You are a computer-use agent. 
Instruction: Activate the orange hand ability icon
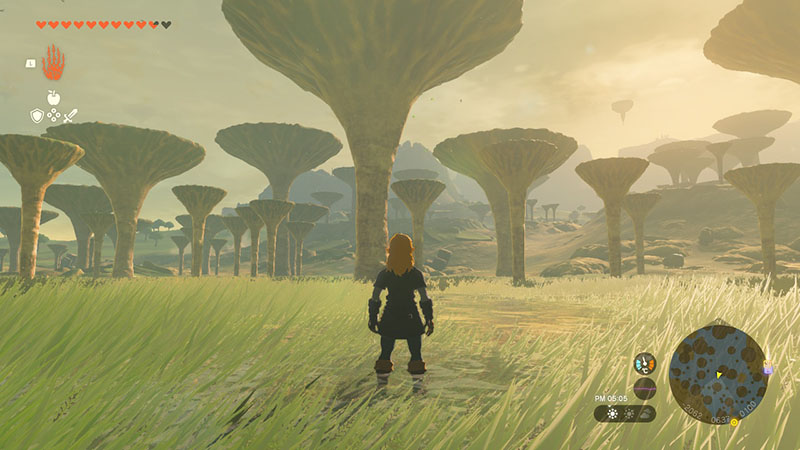click(x=52, y=63)
